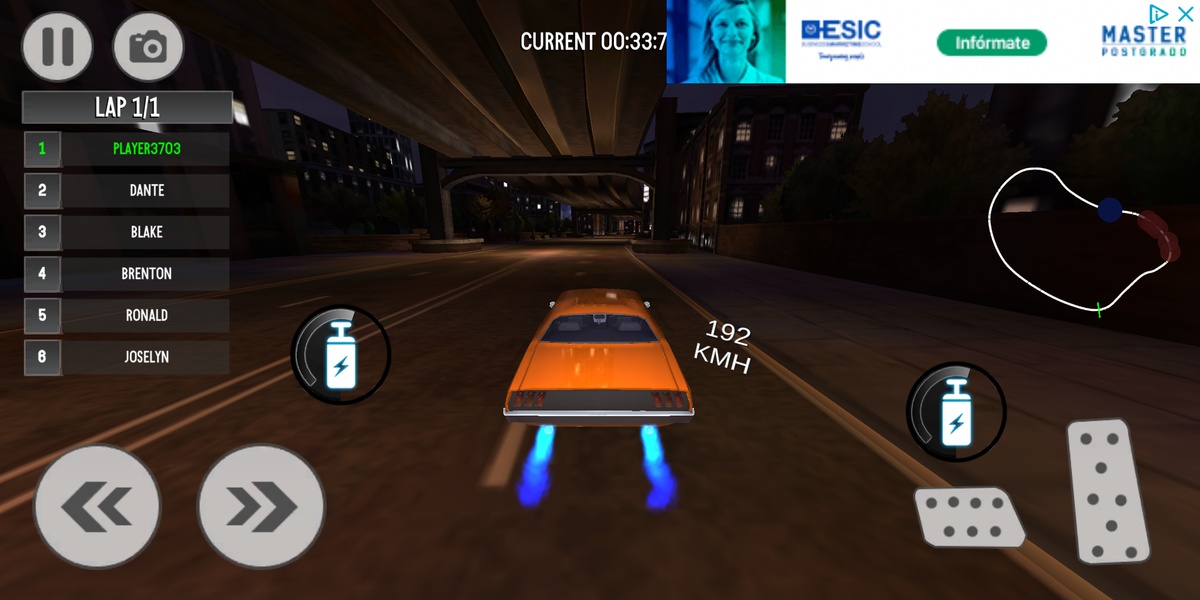Steer left with the double-arrow button
1200x600 pixels.
coord(97,507)
